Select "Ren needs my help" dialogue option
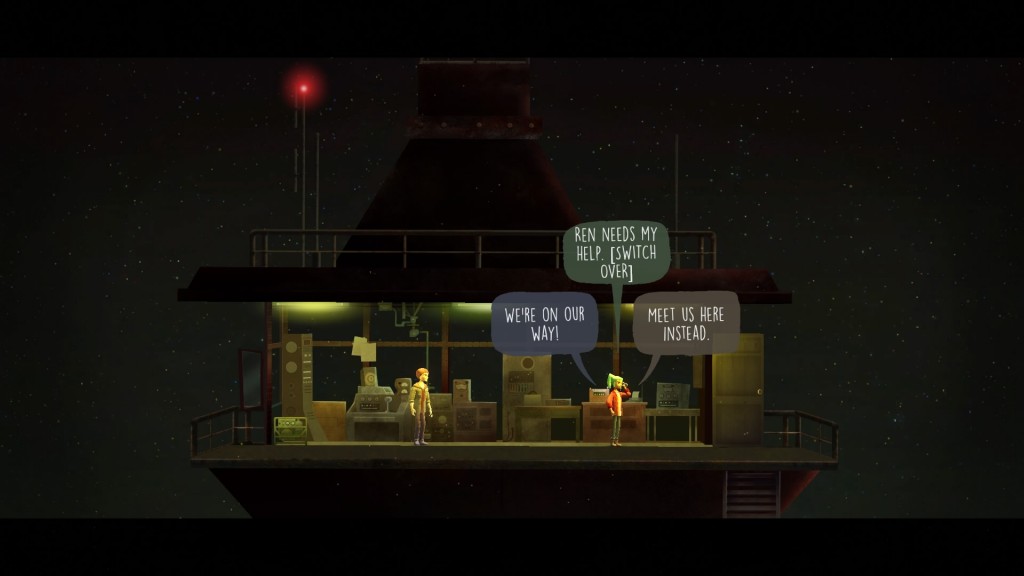 (x=616, y=252)
